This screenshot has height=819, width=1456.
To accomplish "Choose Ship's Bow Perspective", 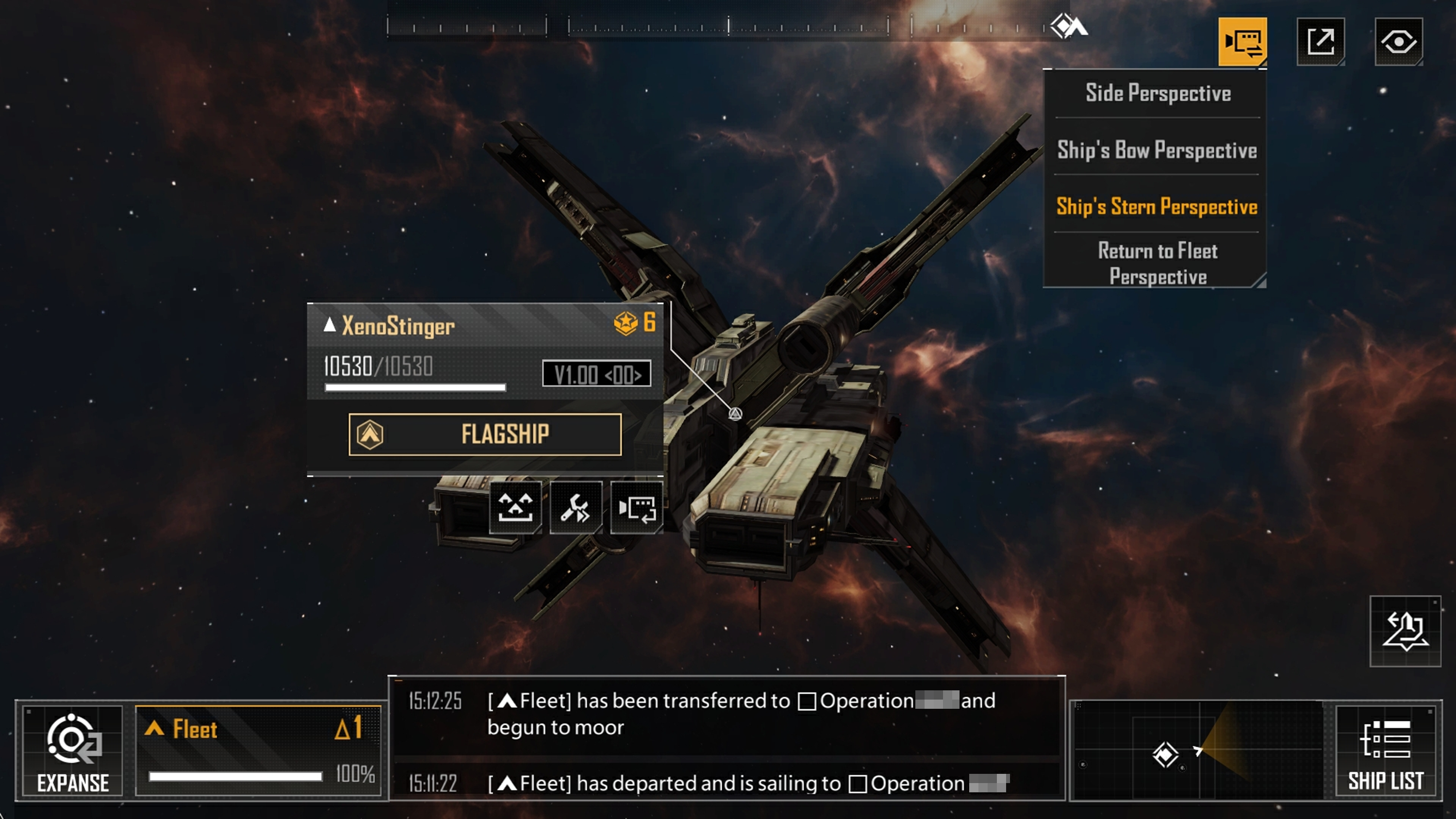I will 1157,150.
